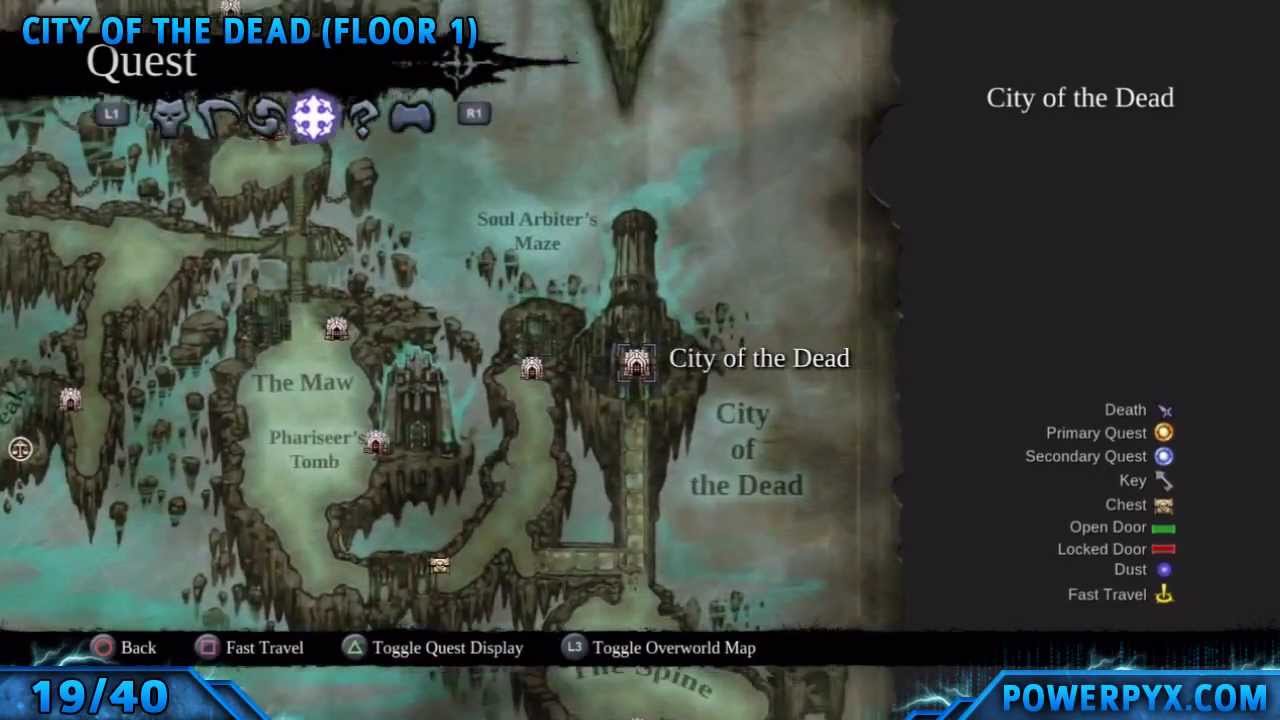1280x720 pixels.
Task: Open the gamepad controller tab
Action: tap(411, 118)
